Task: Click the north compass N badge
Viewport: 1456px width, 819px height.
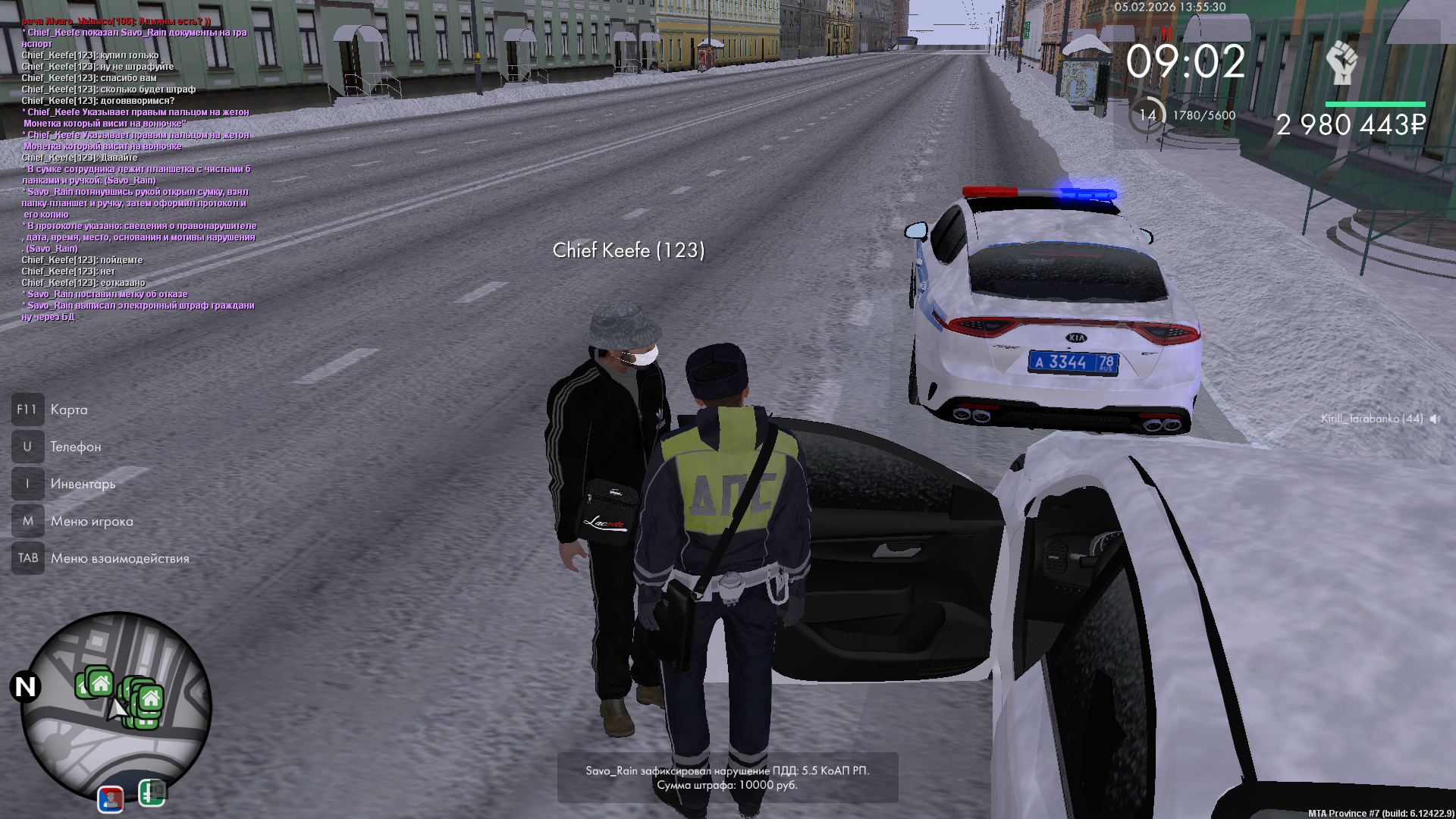Action: (x=25, y=687)
